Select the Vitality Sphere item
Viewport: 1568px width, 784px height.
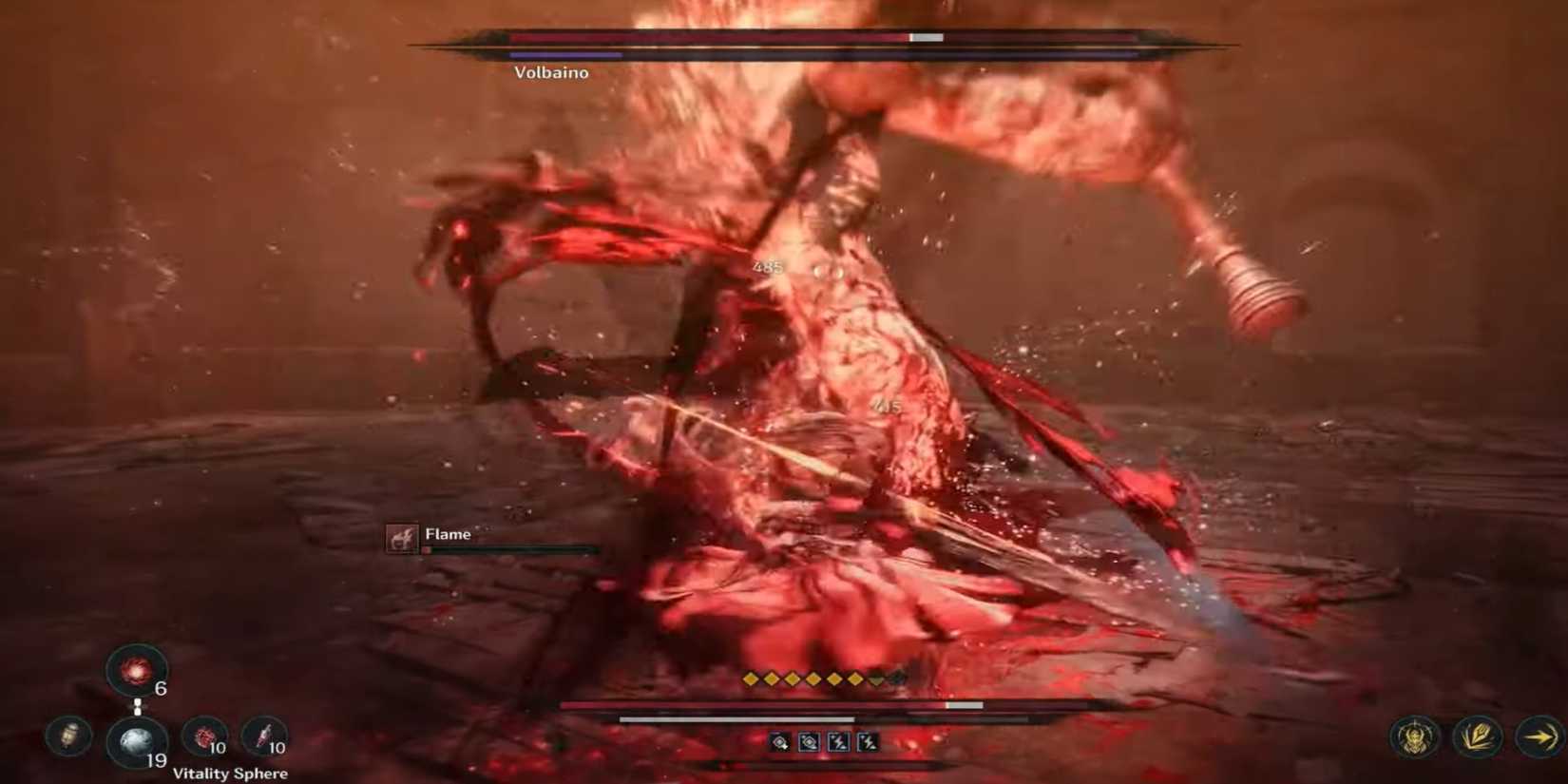(x=135, y=739)
